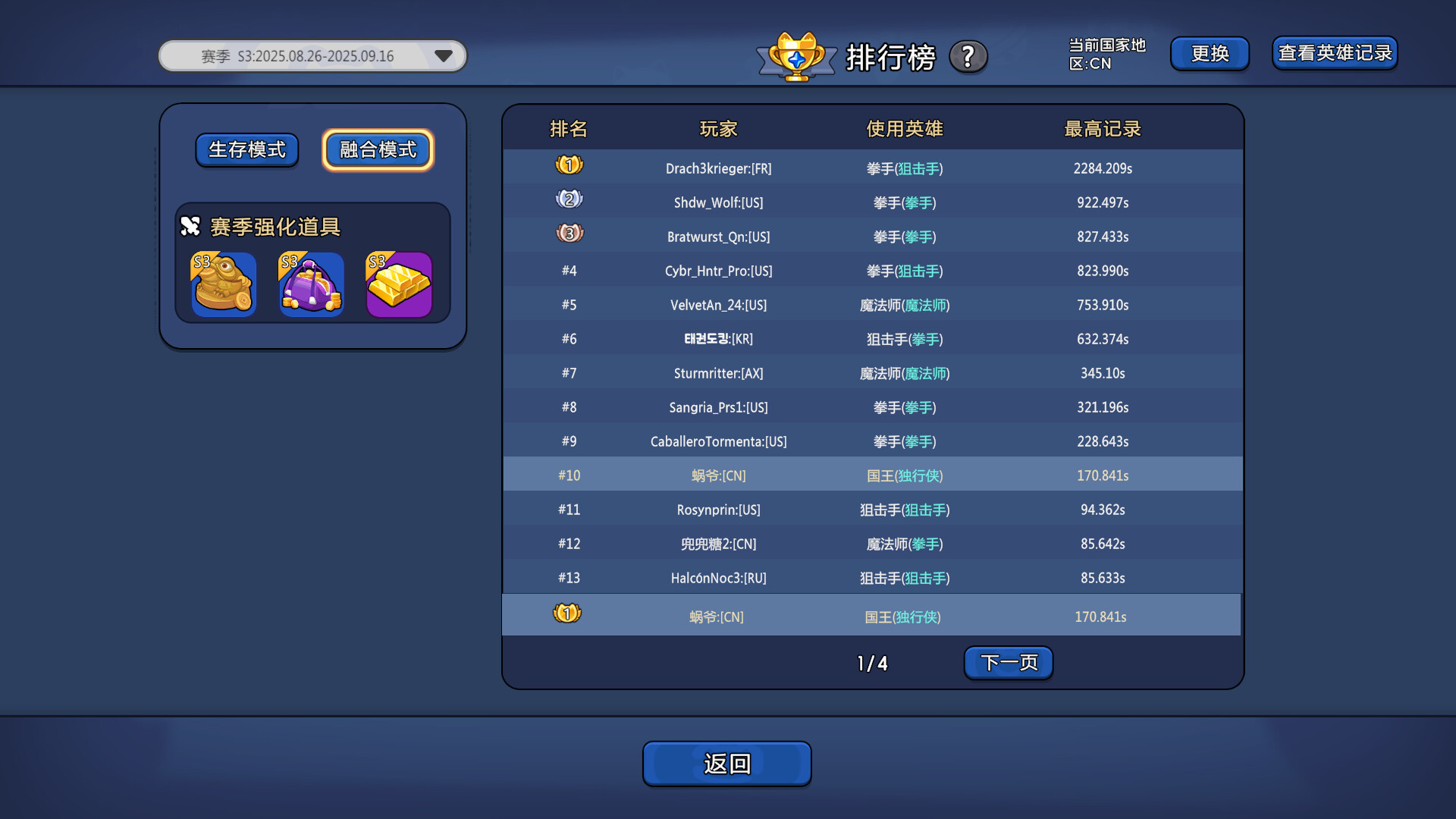Select the highlighted 蜗爷 row toggle at bottom
The image size is (1456, 819).
(x=567, y=613)
